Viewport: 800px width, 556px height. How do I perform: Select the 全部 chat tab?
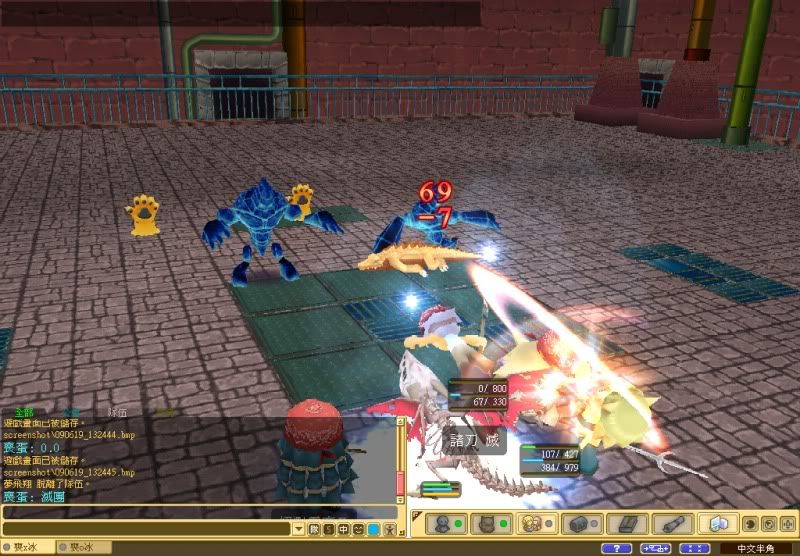pyautogui.click(x=22, y=411)
